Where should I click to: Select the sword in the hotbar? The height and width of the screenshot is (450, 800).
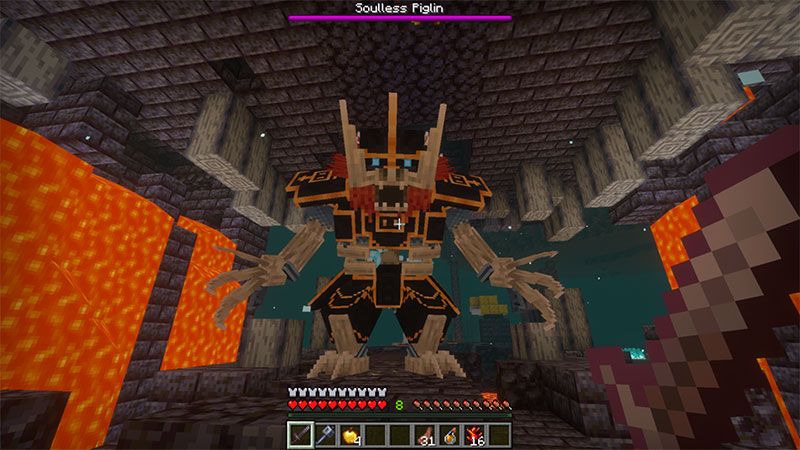coord(301,434)
